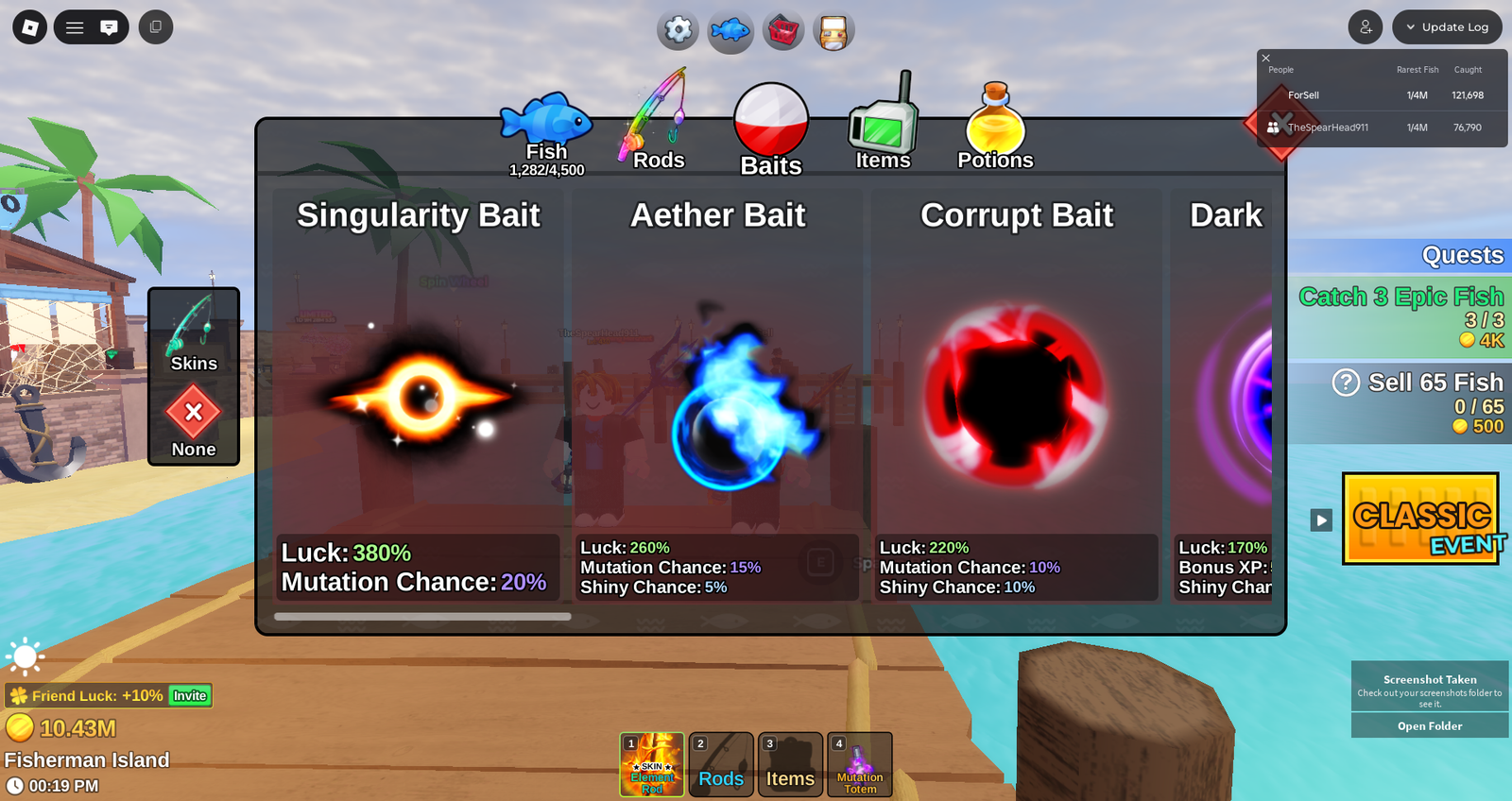Open Folder for the screenshot taken
The image size is (1512, 801).
[1430, 726]
